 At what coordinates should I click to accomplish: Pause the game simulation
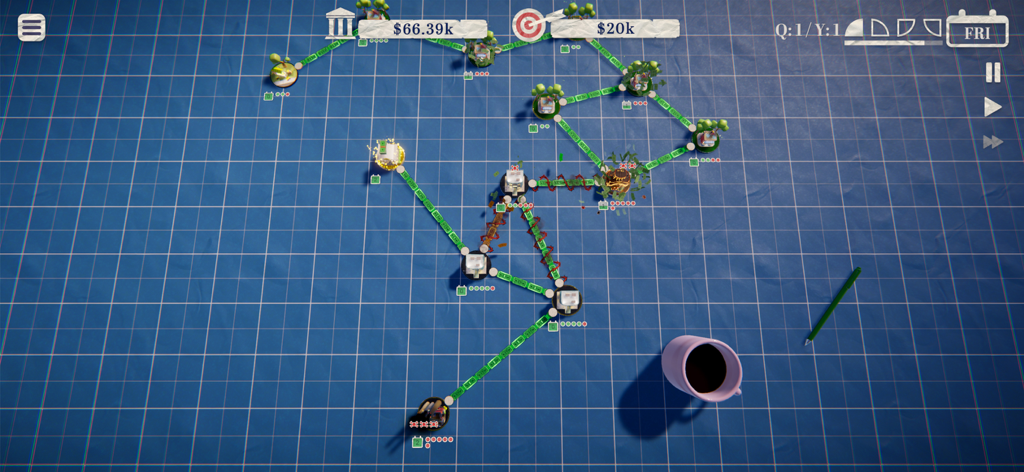(x=992, y=72)
